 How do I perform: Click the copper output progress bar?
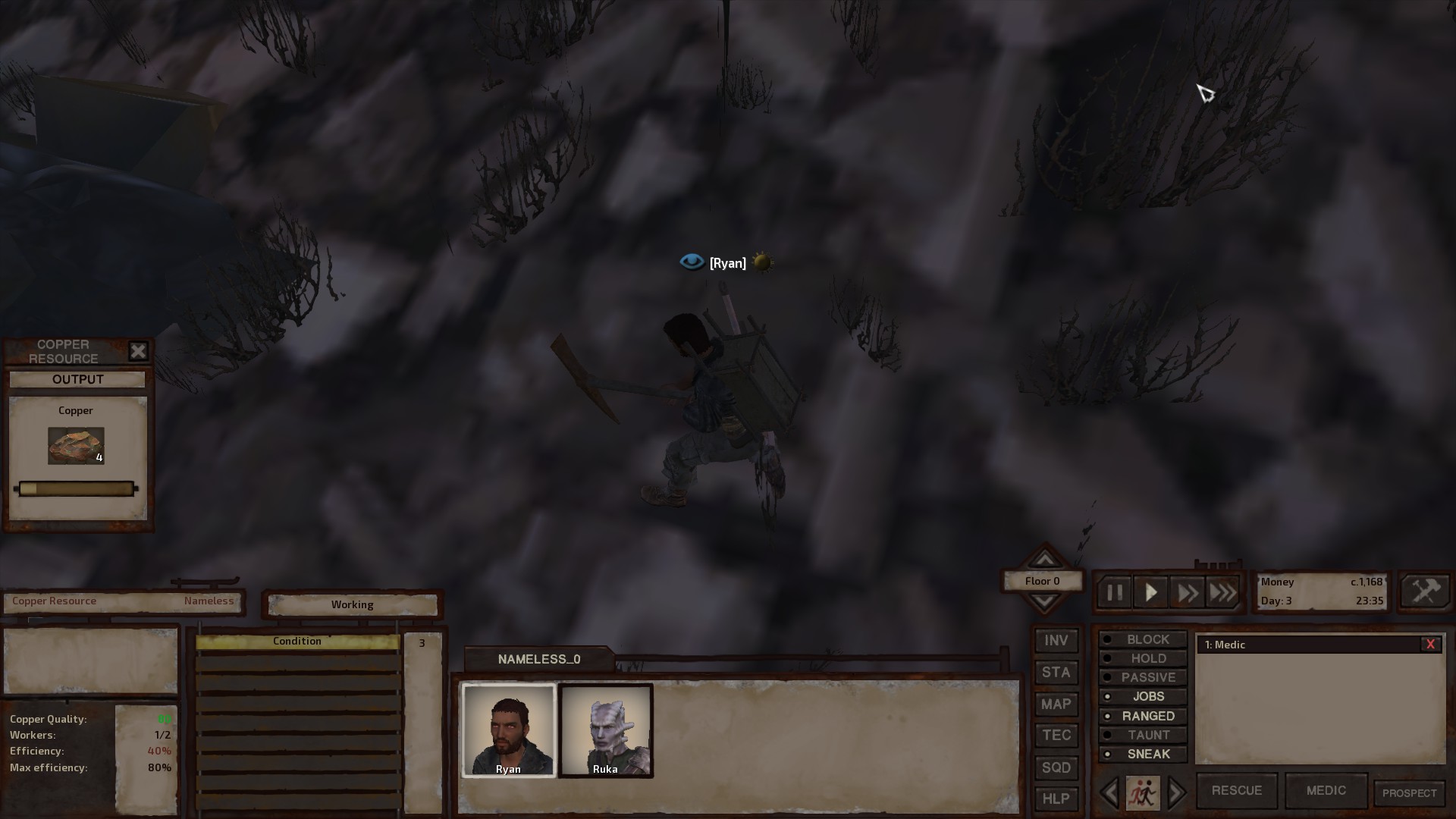click(x=76, y=488)
